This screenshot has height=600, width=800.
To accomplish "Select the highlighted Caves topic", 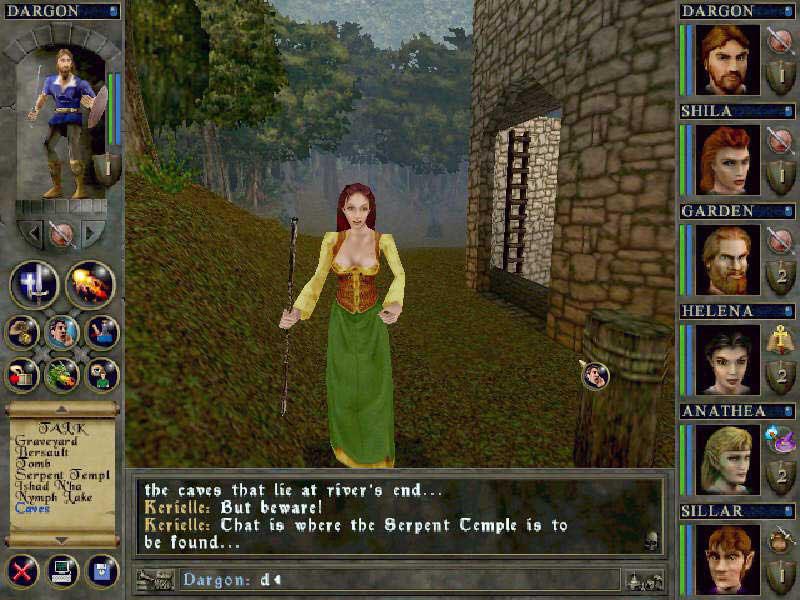I will (x=32, y=509).
